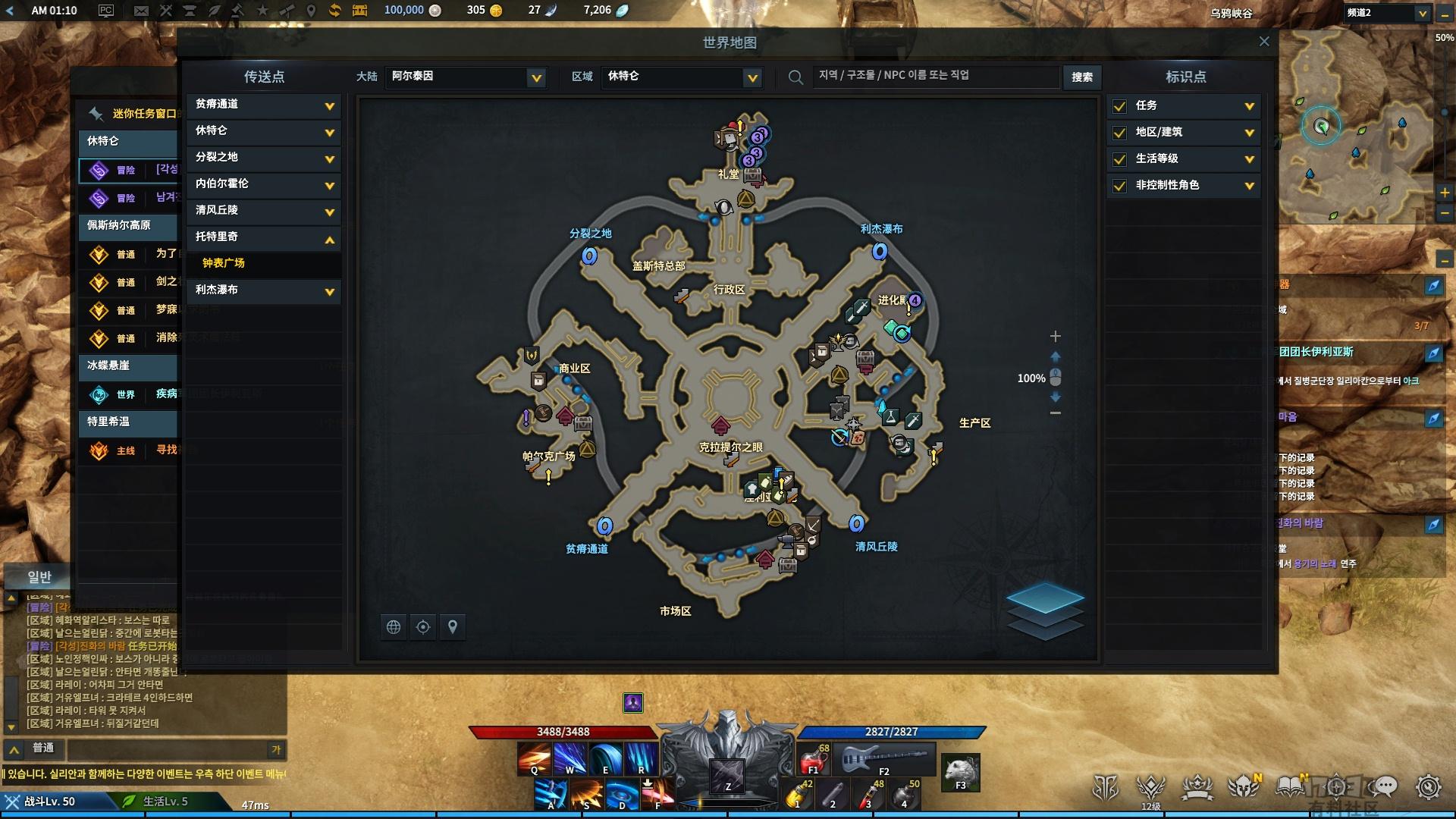Open the gear settings icon at bottom right
The height and width of the screenshot is (819, 1456).
click(1428, 787)
